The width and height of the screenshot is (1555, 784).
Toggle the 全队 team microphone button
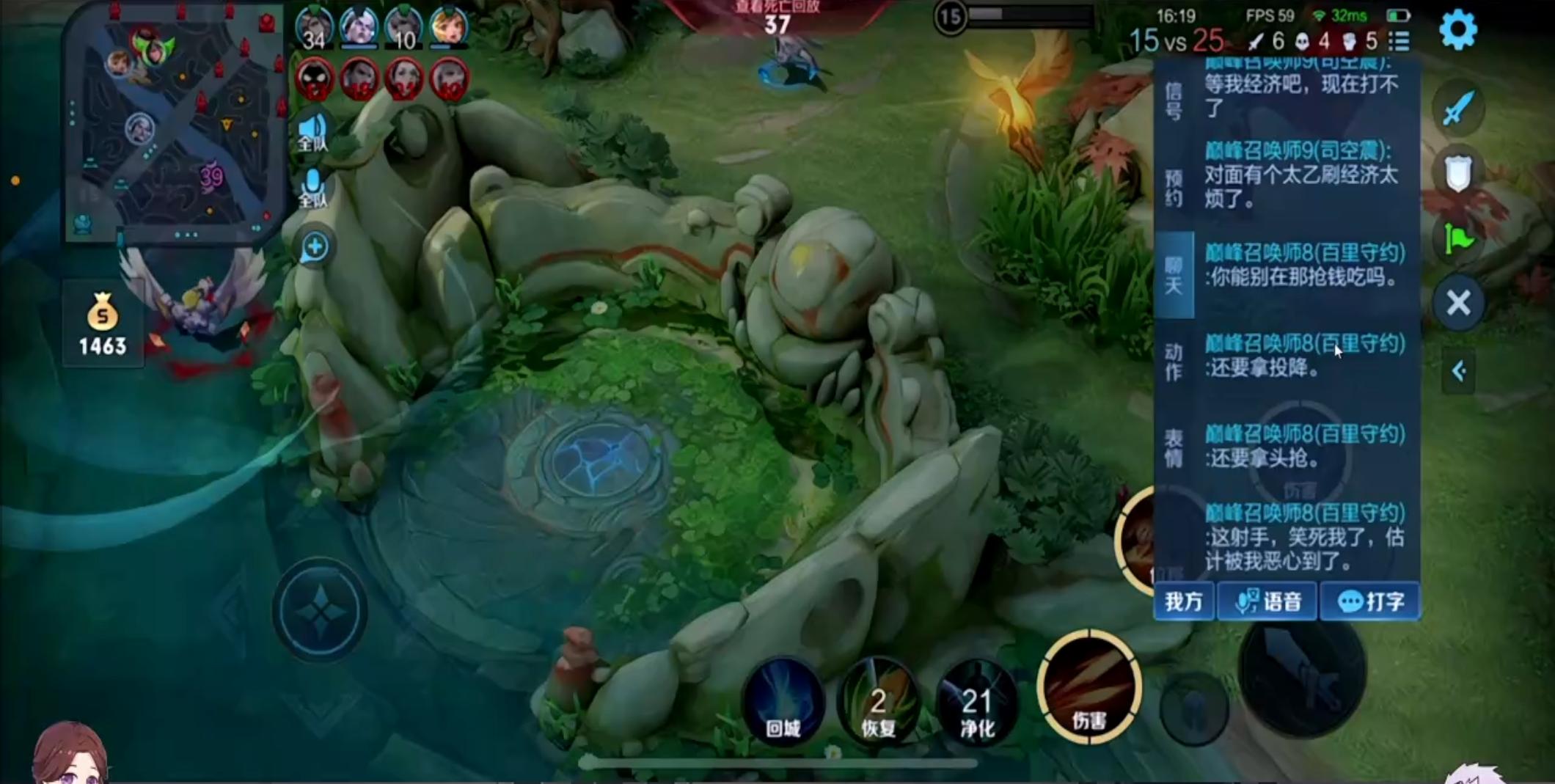(313, 187)
